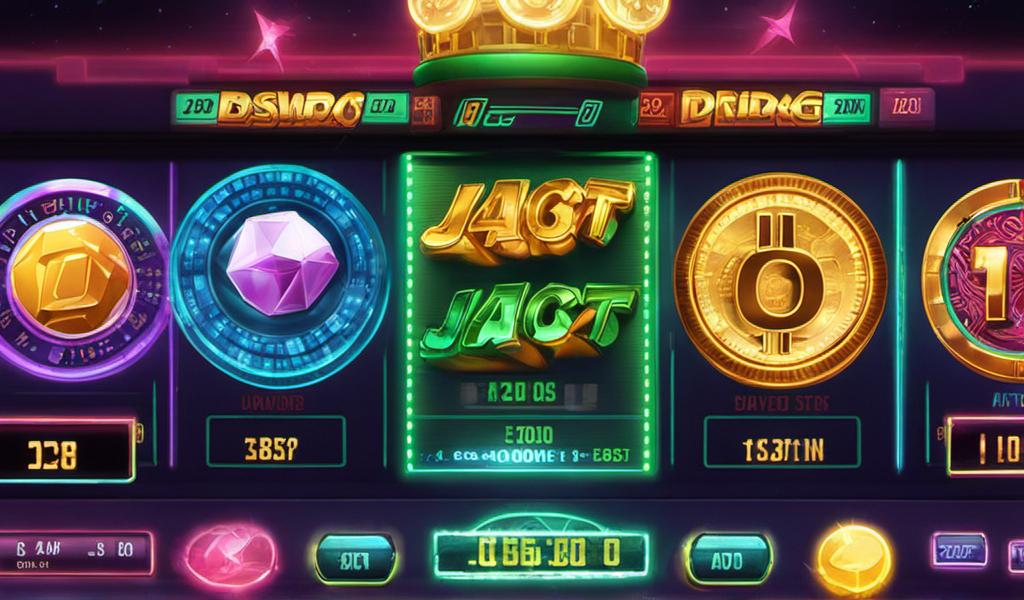Hit the glowing yellow round button
The height and width of the screenshot is (600, 1024).
point(854,558)
